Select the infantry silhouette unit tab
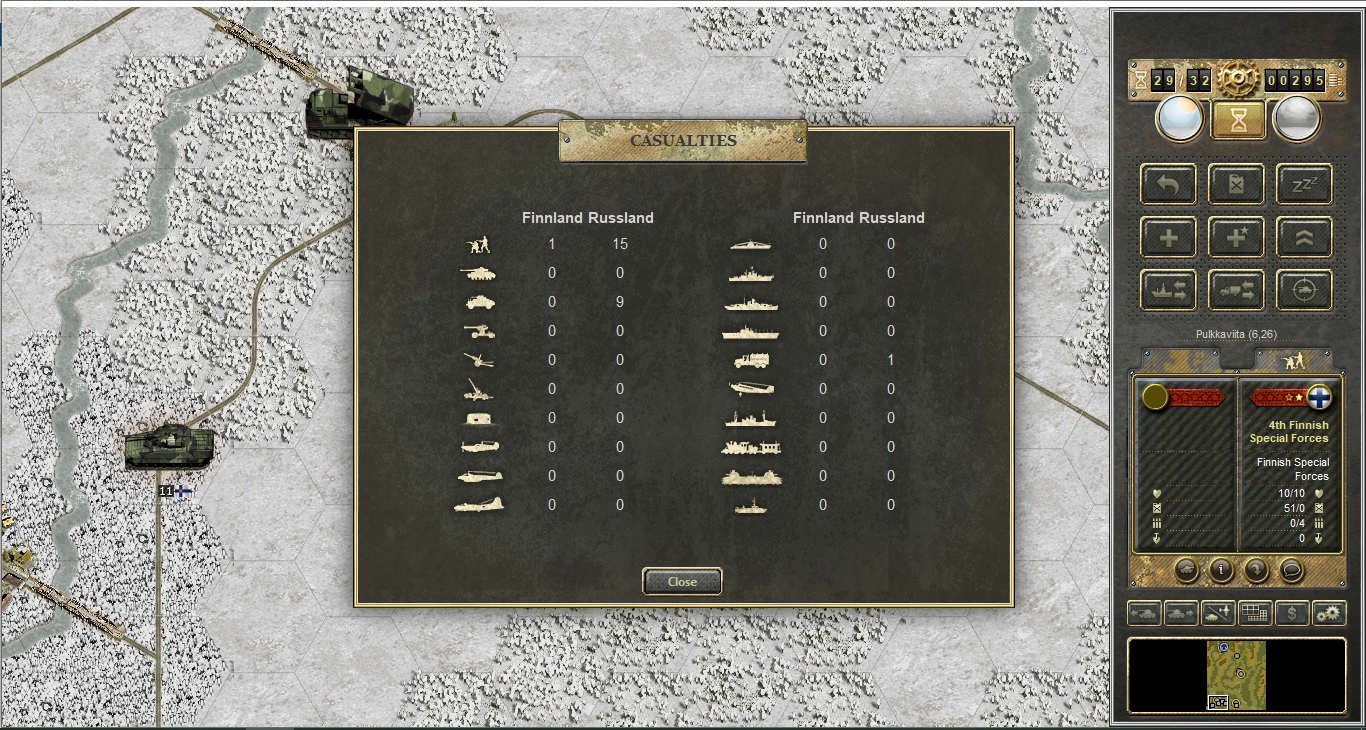This screenshot has height=730, width=1366. coord(1294,360)
